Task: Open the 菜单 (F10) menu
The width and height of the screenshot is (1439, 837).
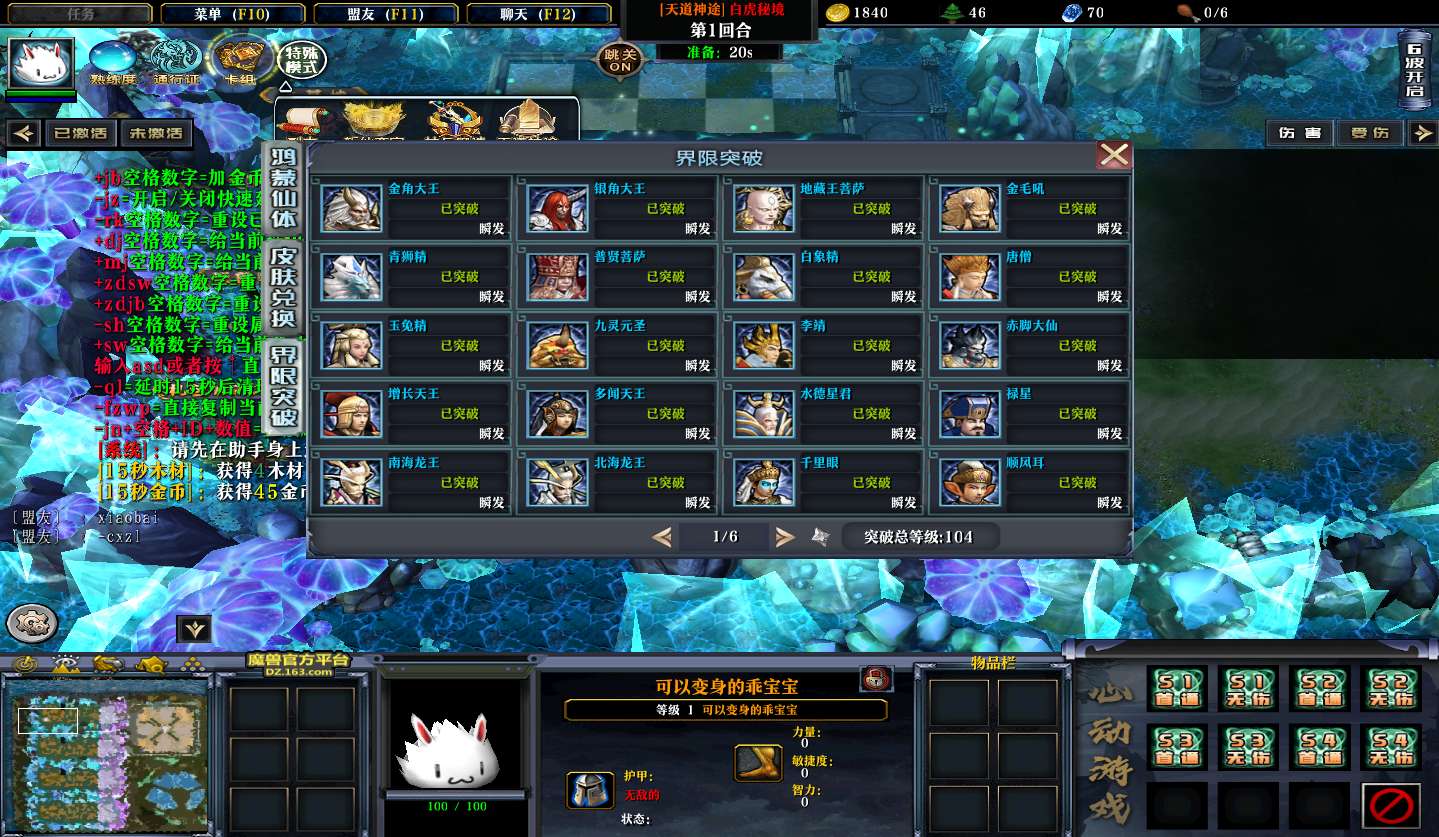Action: (x=232, y=14)
